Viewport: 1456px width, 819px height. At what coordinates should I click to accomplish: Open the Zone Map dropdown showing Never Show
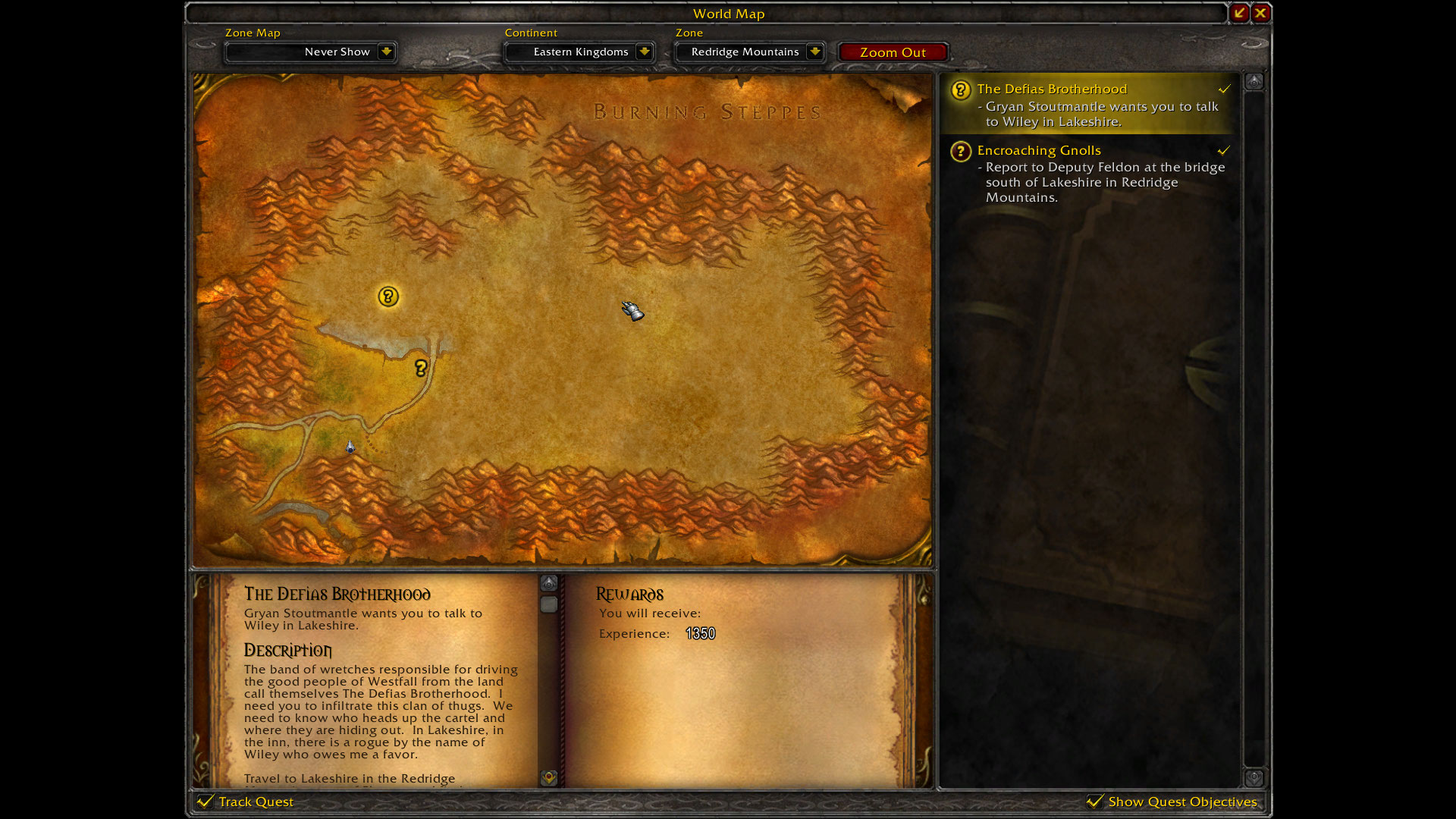coord(310,52)
